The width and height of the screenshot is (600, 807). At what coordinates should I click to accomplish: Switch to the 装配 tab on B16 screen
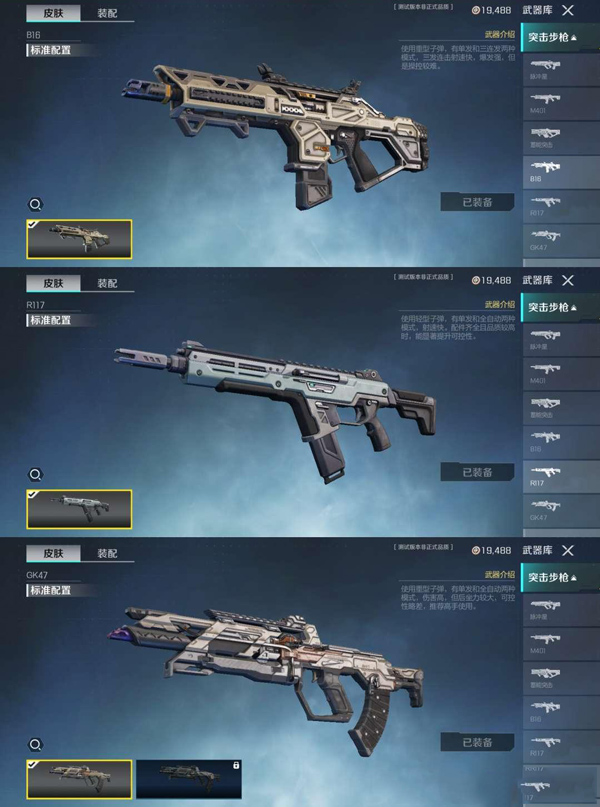pyautogui.click(x=107, y=14)
